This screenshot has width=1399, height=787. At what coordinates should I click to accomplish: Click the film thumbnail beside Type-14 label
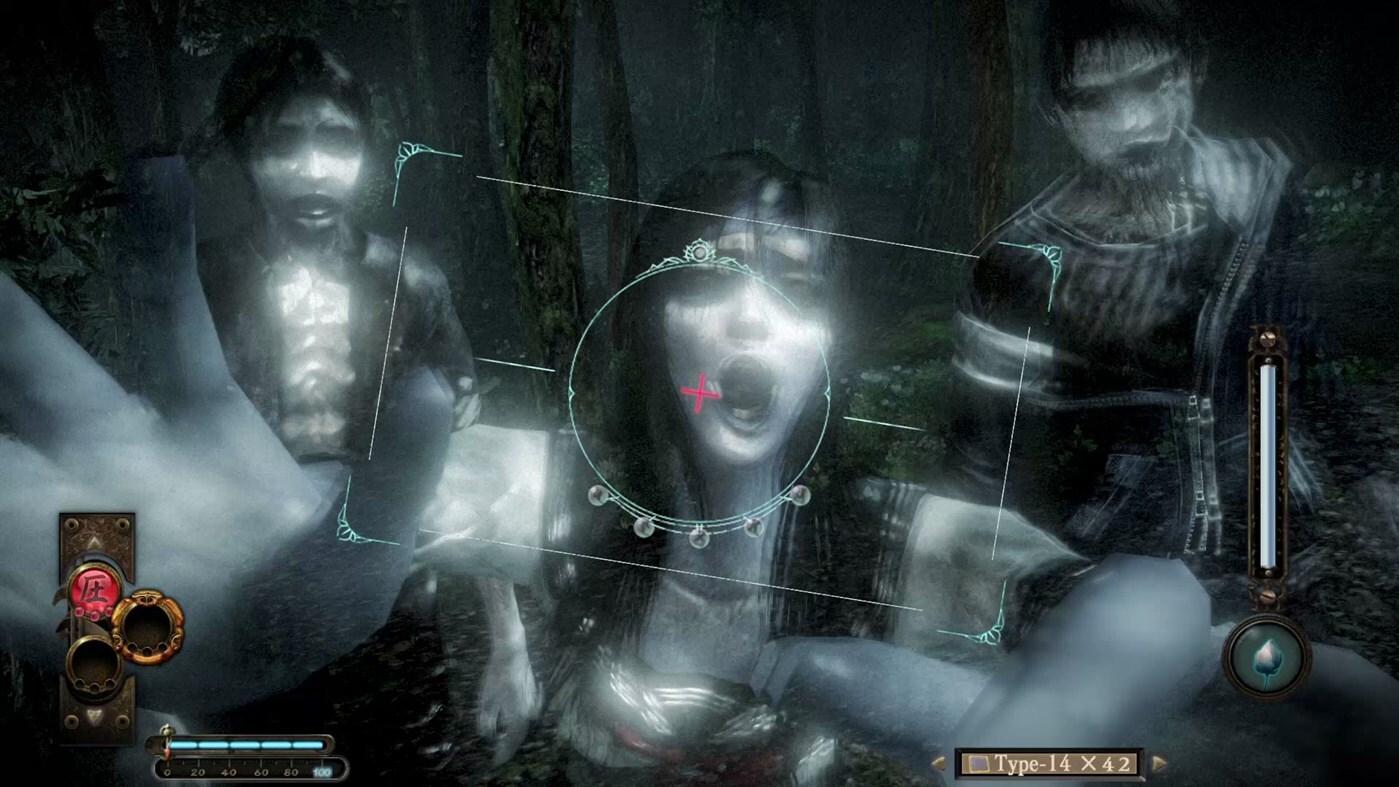[x=978, y=762]
